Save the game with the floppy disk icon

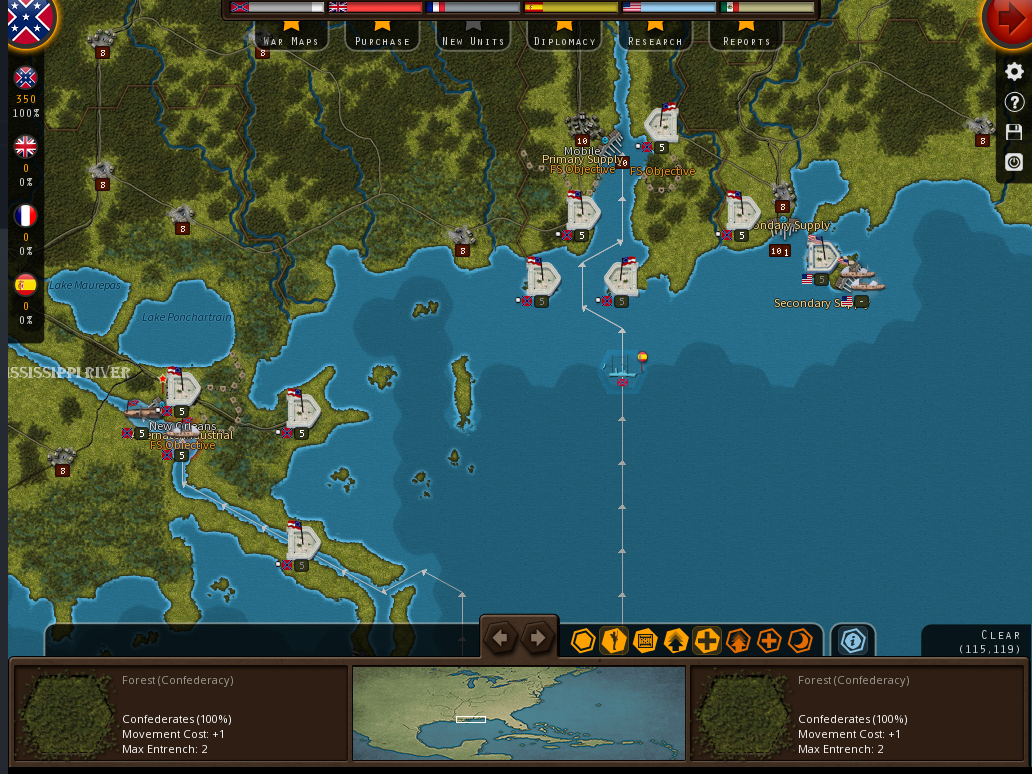(1014, 132)
